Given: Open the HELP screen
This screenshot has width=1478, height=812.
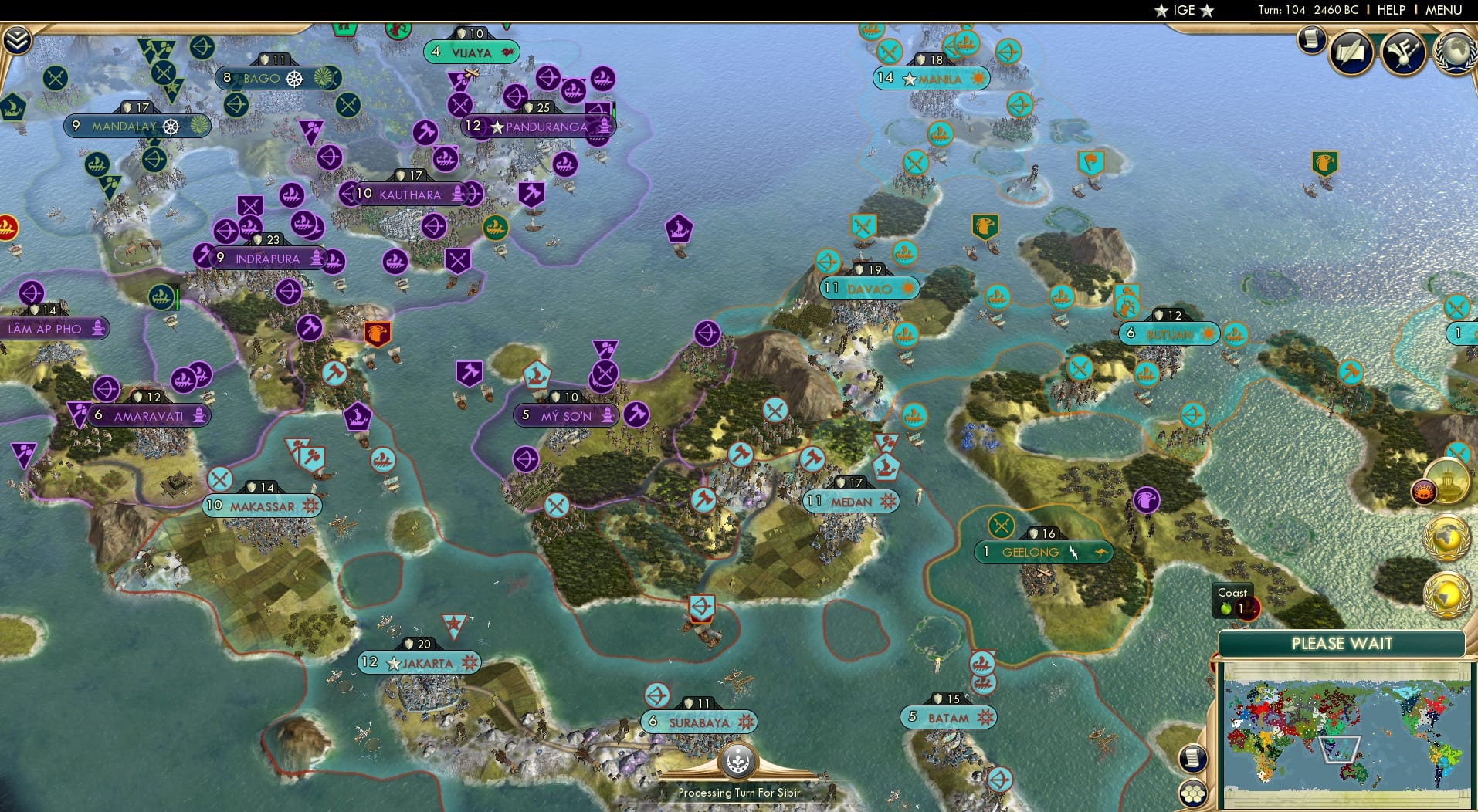Looking at the screenshot, I should point(1390,10).
